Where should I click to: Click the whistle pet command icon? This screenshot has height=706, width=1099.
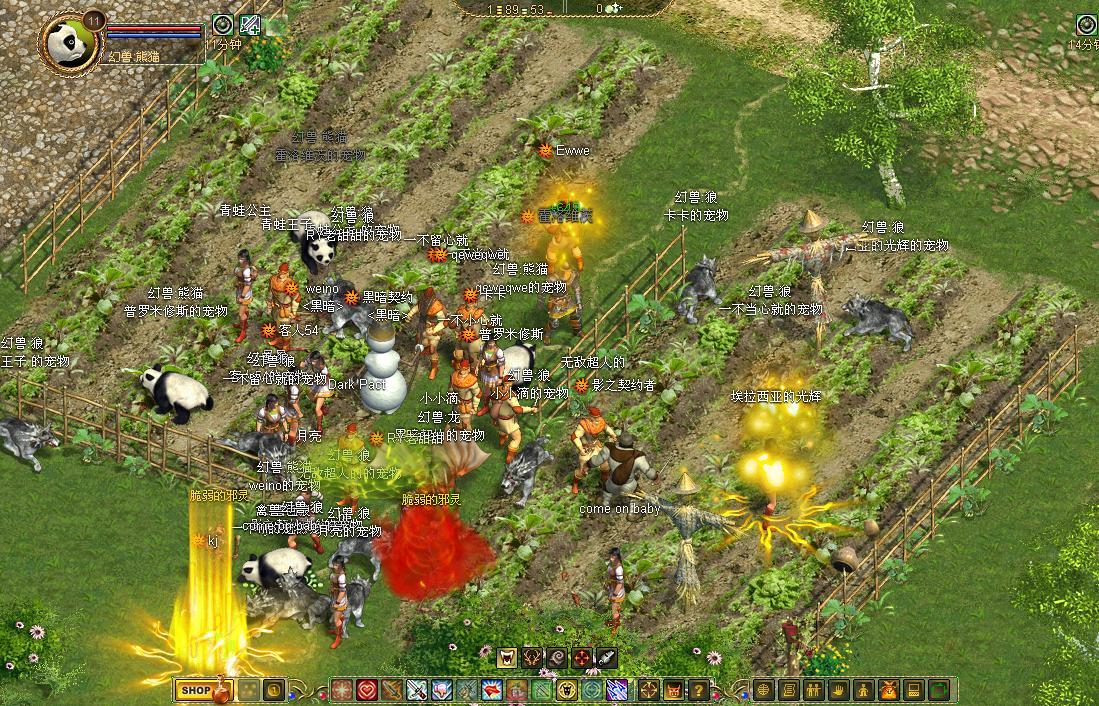click(x=607, y=657)
